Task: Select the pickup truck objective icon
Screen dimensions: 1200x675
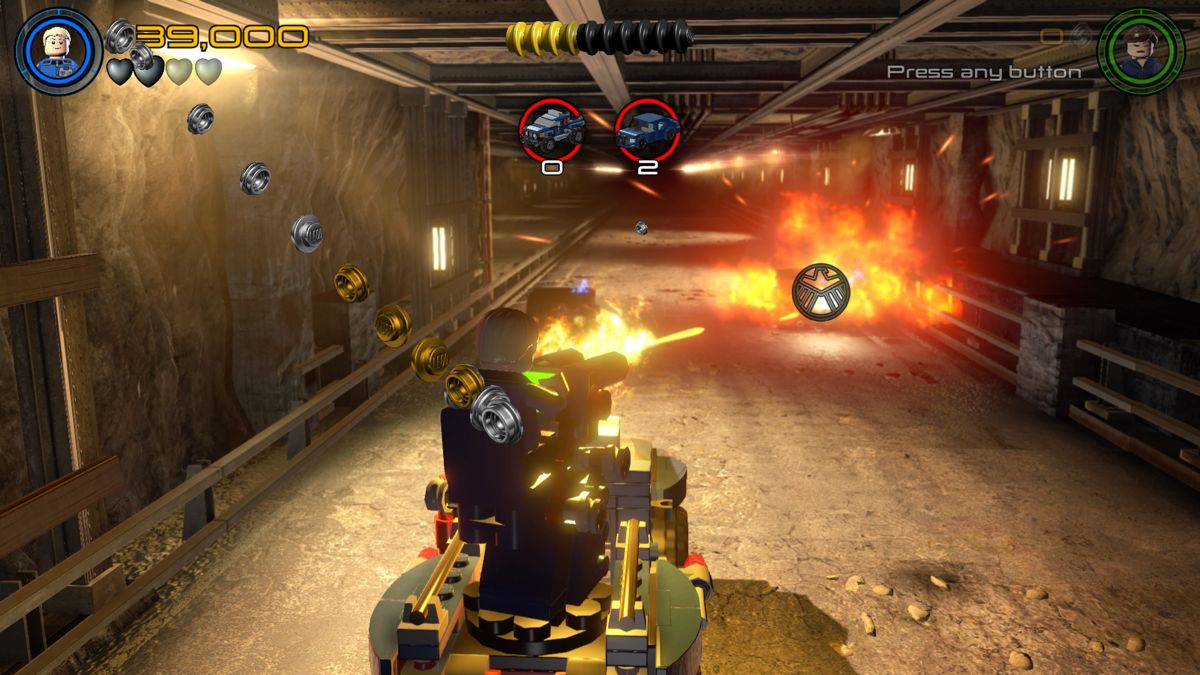Action: click(551, 130)
